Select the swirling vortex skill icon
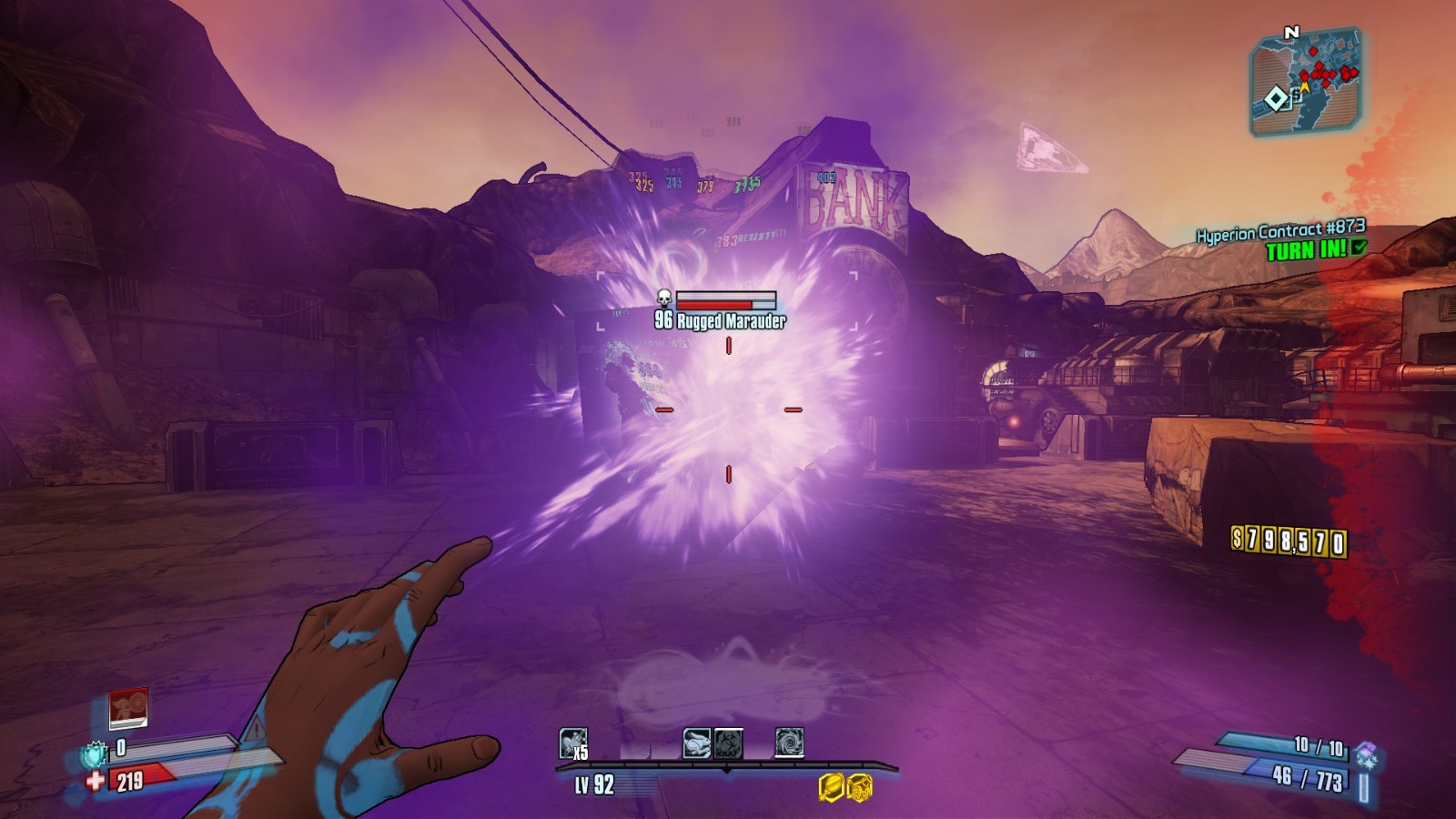The width and height of the screenshot is (1456, 819). [x=789, y=743]
